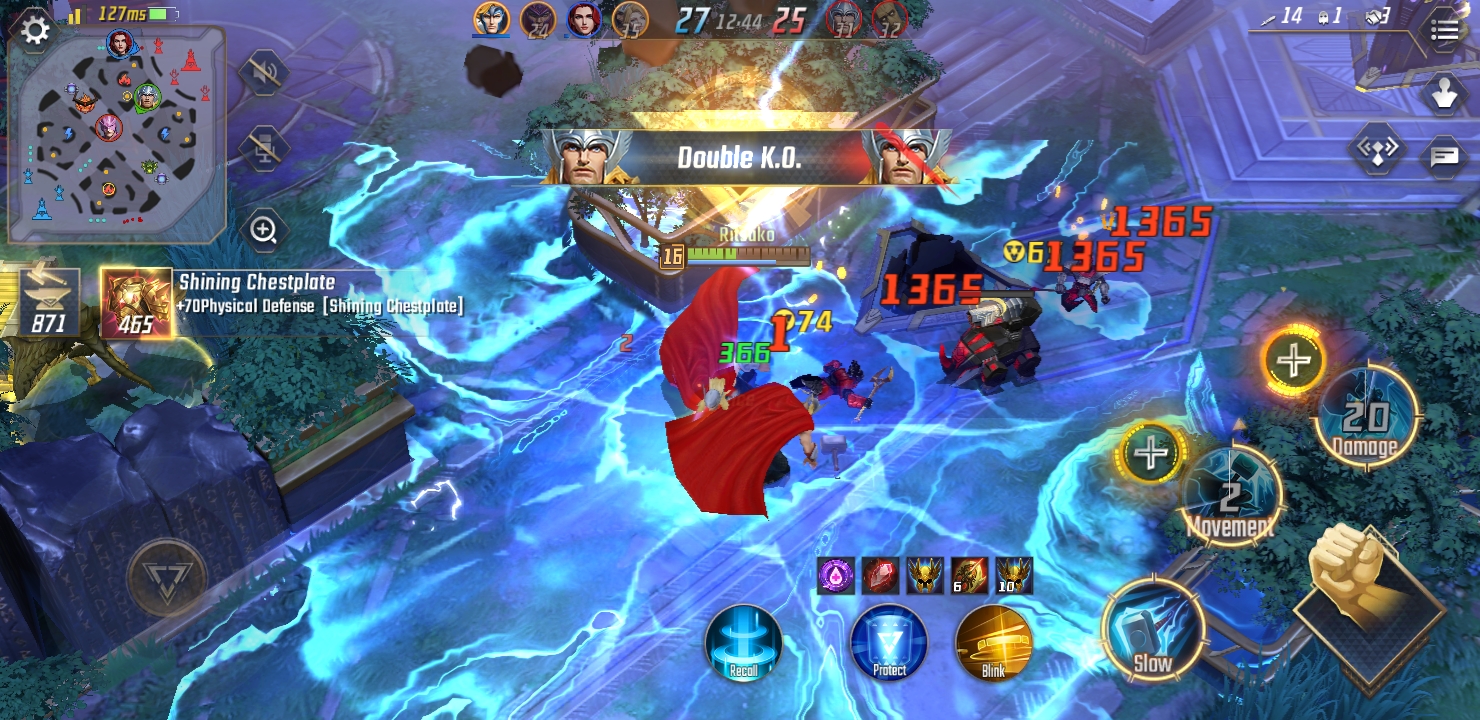Cast the Blink tactic
Viewport: 1480px width, 720px height.
[993, 643]
